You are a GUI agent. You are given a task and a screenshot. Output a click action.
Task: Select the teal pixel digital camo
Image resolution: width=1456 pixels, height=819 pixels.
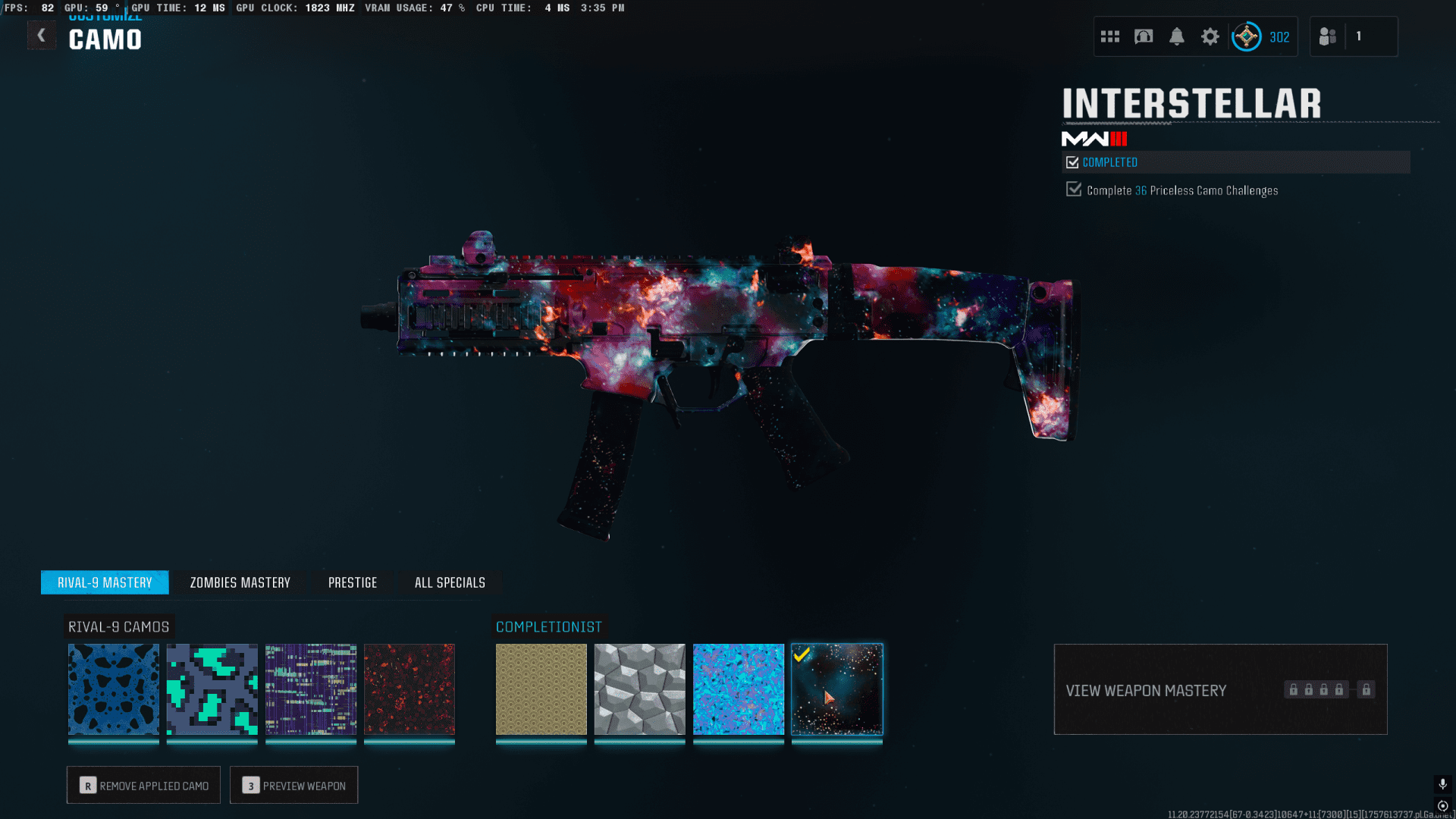[x=212, y=689]
